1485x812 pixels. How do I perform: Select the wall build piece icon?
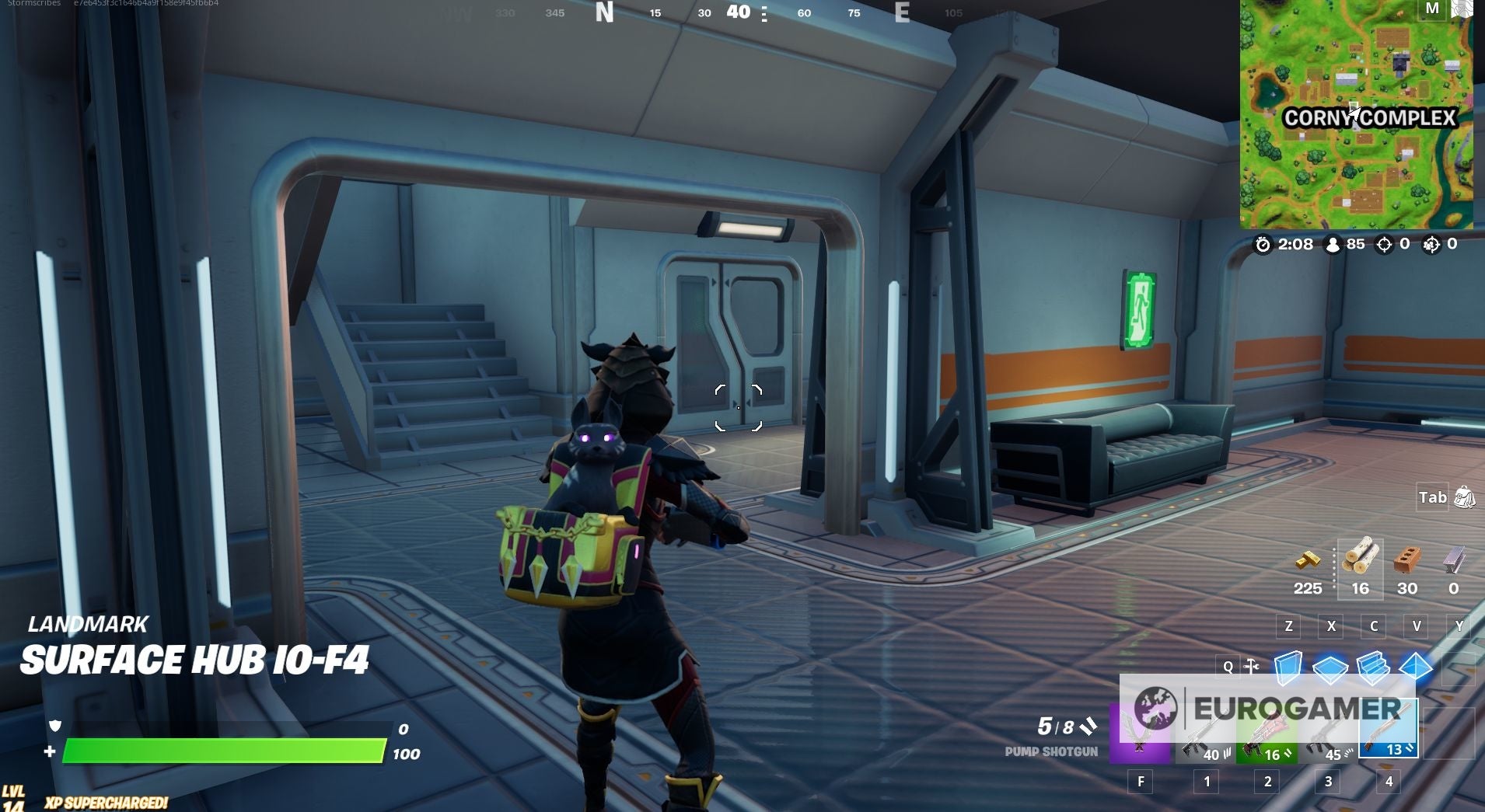(x=1288, y=667)
